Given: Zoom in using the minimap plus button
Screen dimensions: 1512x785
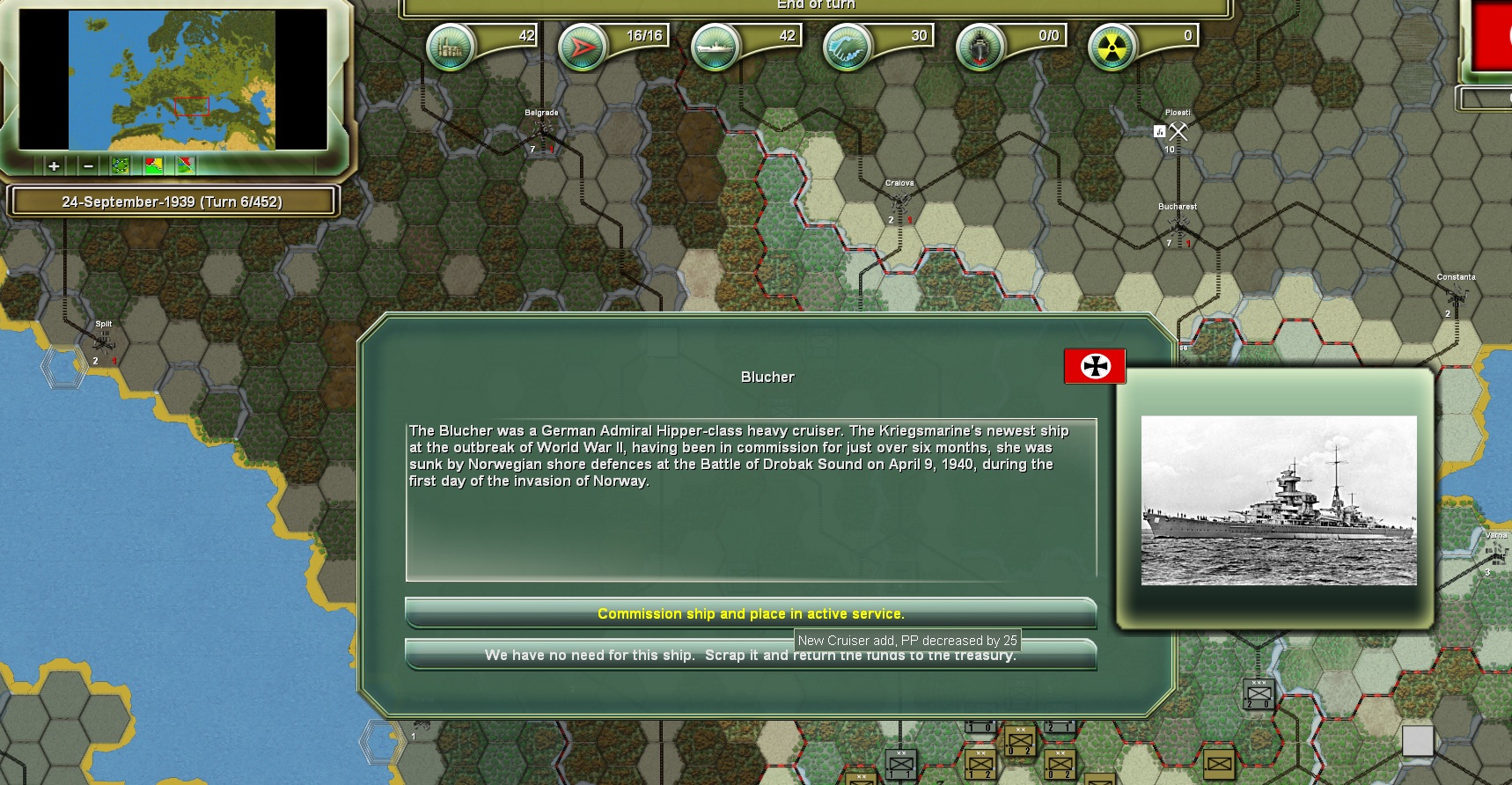Looking at the screenshot, I should [x=53, y=165].
